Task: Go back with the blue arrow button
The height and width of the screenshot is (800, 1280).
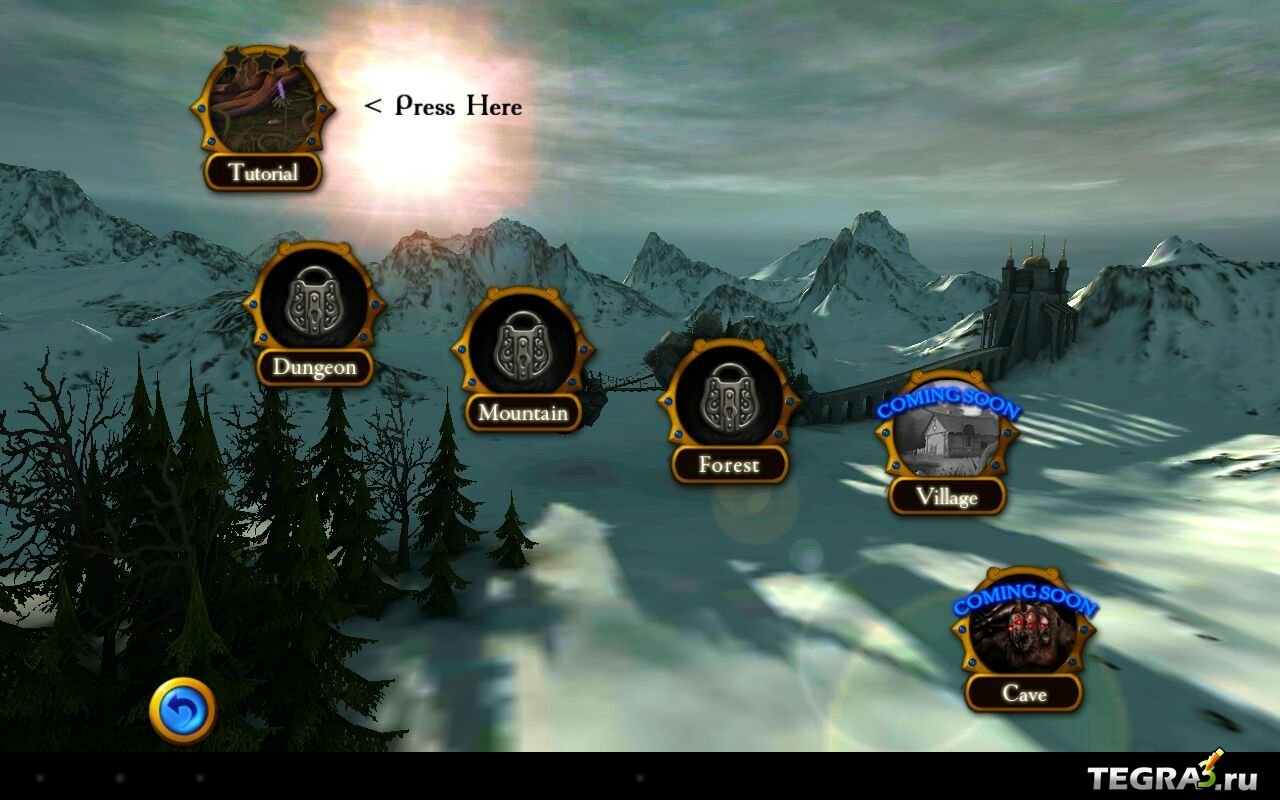Action: point(183,711)
